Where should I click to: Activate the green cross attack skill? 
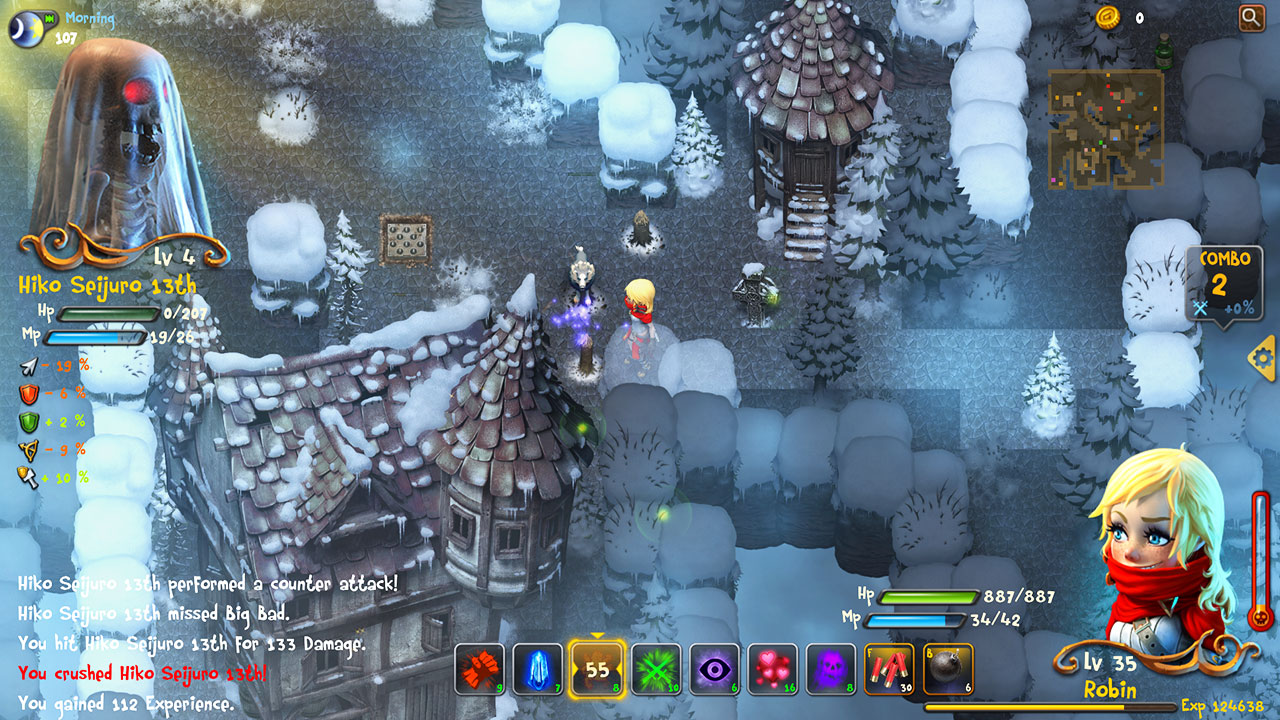coord(657,670)
